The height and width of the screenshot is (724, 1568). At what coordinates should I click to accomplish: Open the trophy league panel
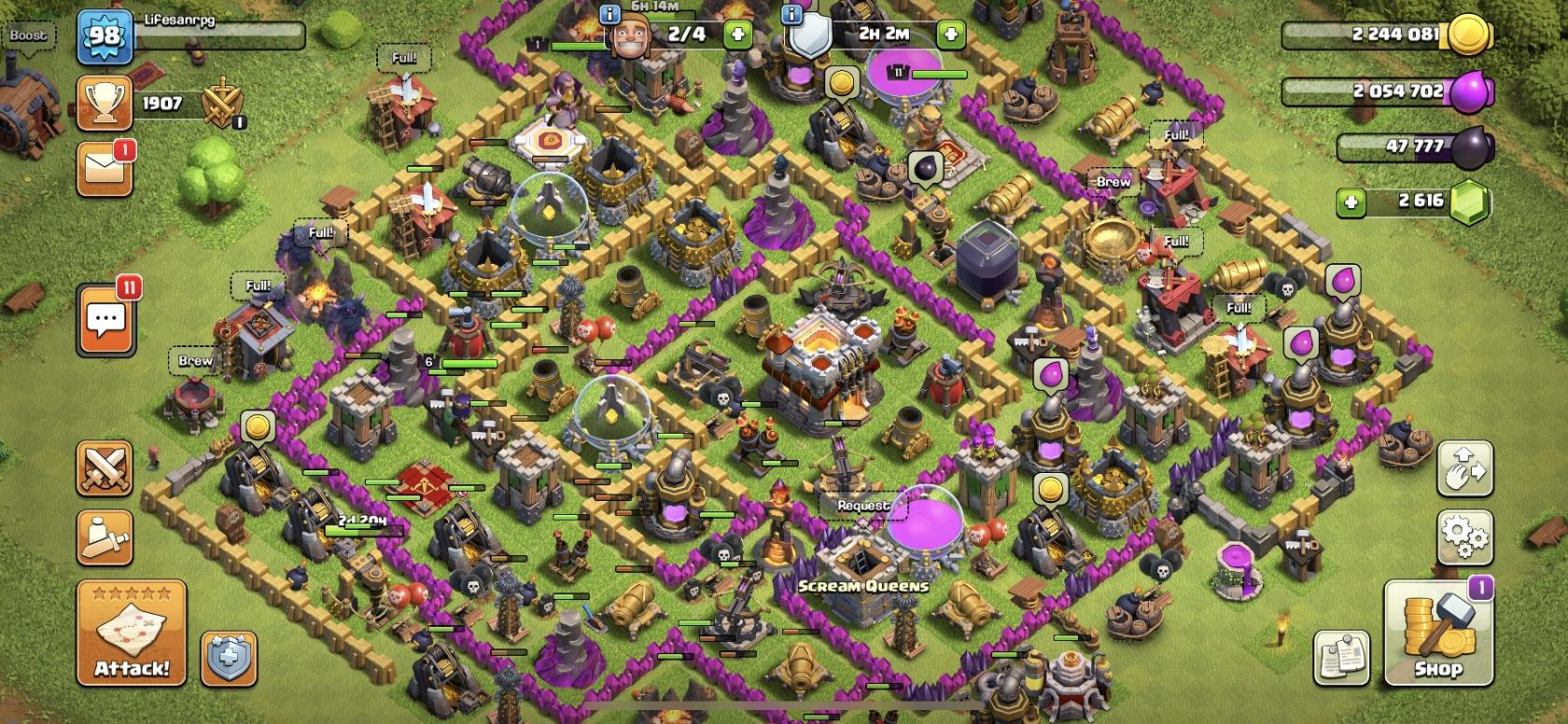coord(105,104)
